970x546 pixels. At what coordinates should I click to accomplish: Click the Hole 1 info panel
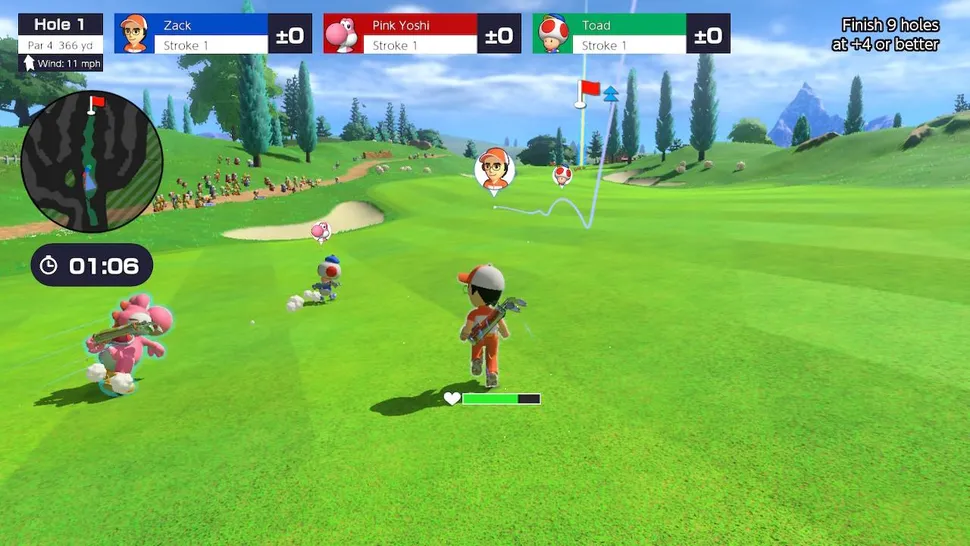pyautogui.click(x=60, y=42)
